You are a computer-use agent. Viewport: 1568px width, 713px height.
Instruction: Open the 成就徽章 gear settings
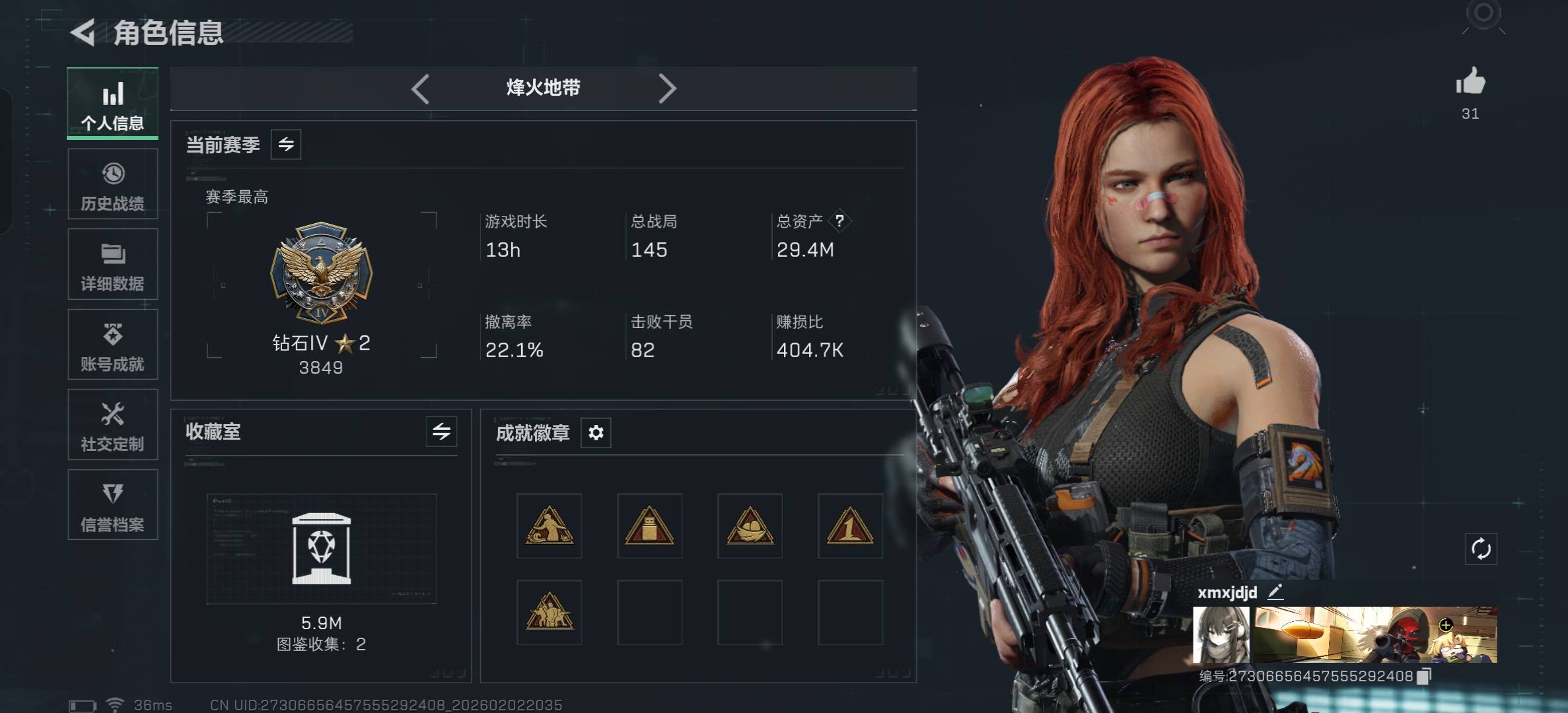pos(596,433)
